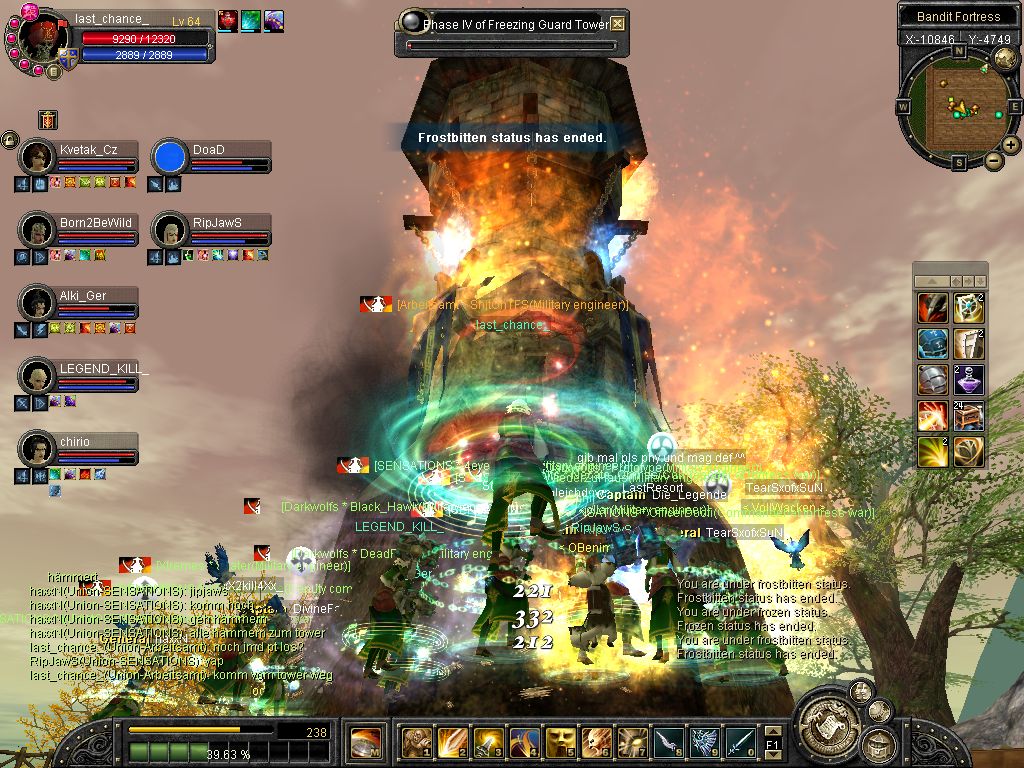Use the sword skill in hotbar slot 0
This screenshot has width=1024, height=768.
(x=739, y=742)
